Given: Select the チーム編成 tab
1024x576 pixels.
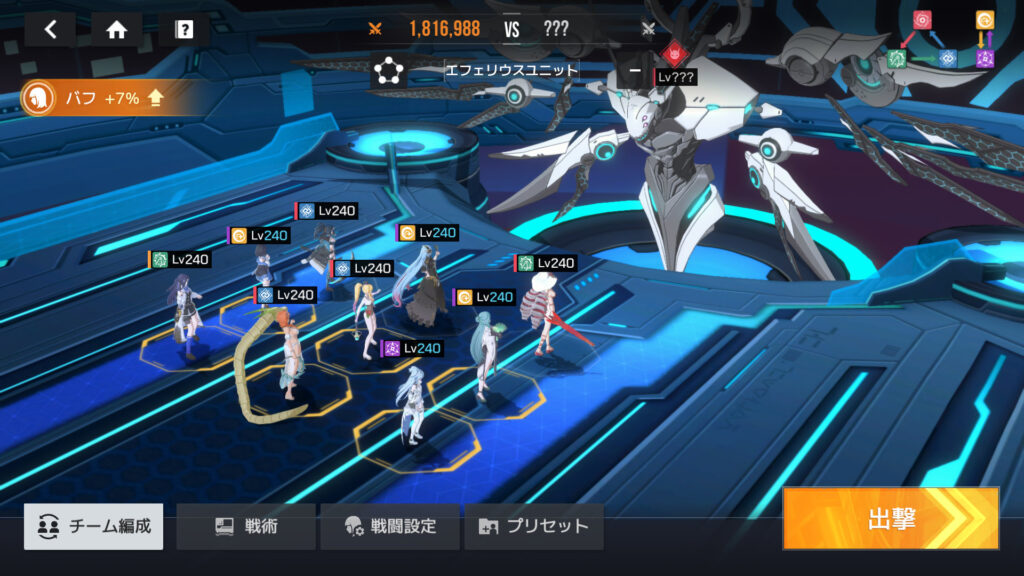Looking at the screenshot, I should click(x=94, y=526).
